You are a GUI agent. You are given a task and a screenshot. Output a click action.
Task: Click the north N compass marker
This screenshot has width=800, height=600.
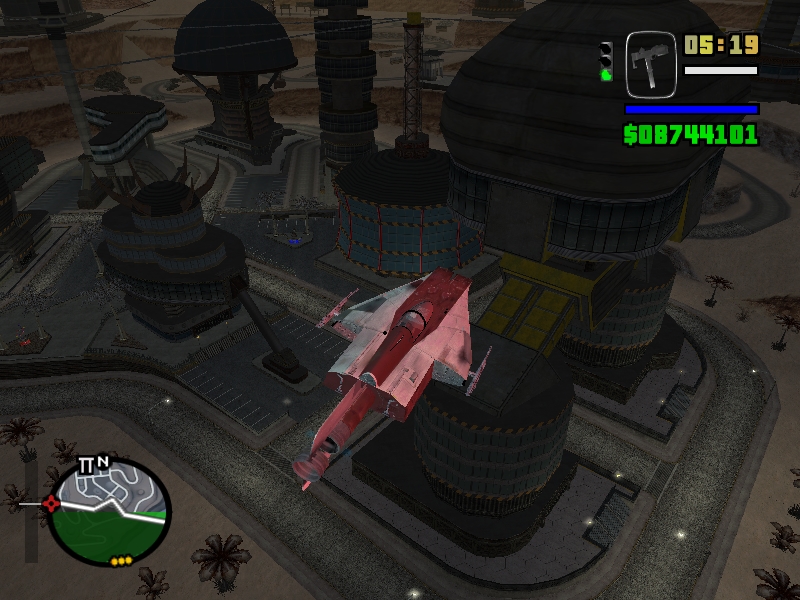point(103,462)
